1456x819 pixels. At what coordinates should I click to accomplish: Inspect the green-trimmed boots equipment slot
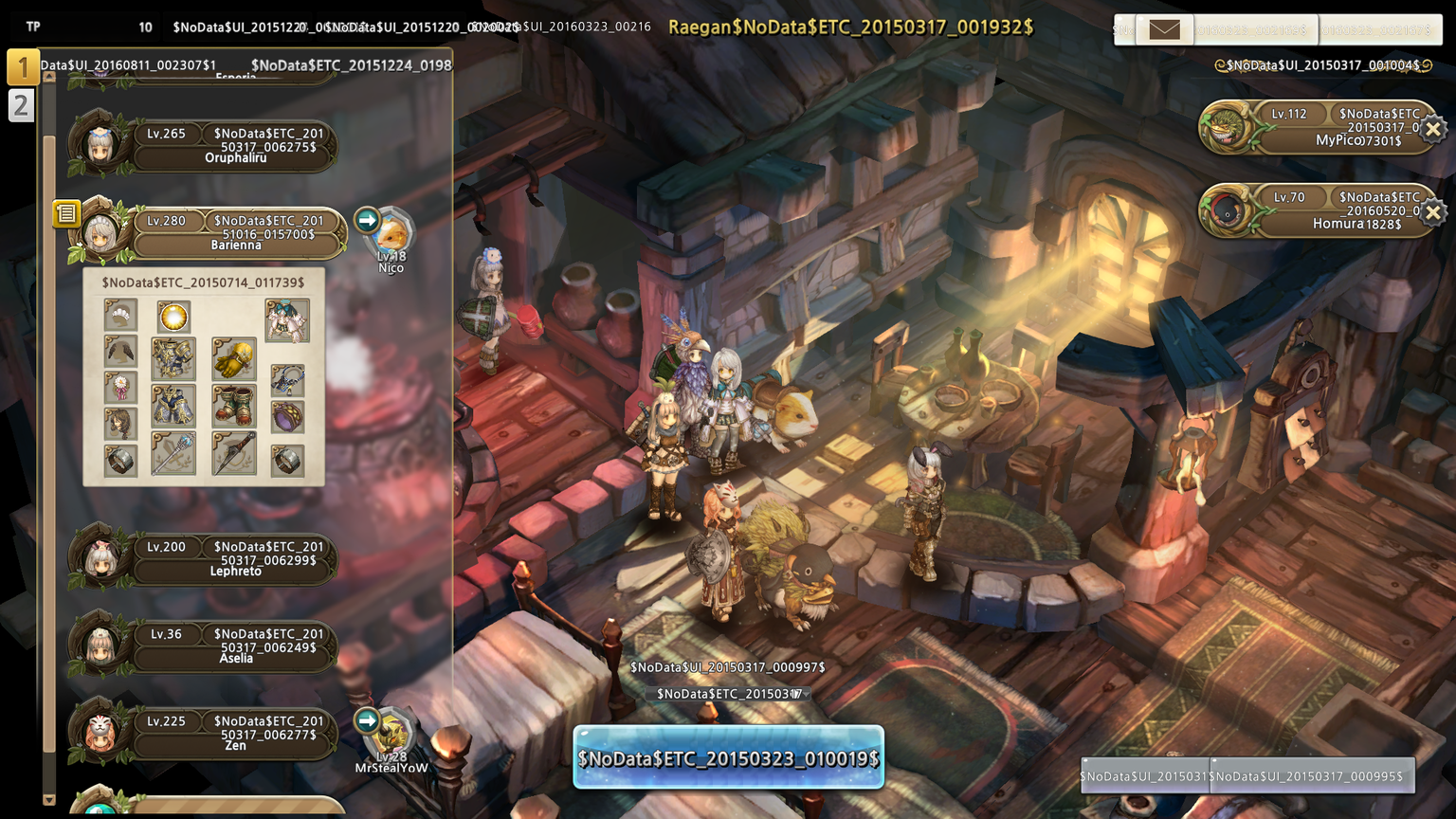pyautogui.click(x=233, y=404)
